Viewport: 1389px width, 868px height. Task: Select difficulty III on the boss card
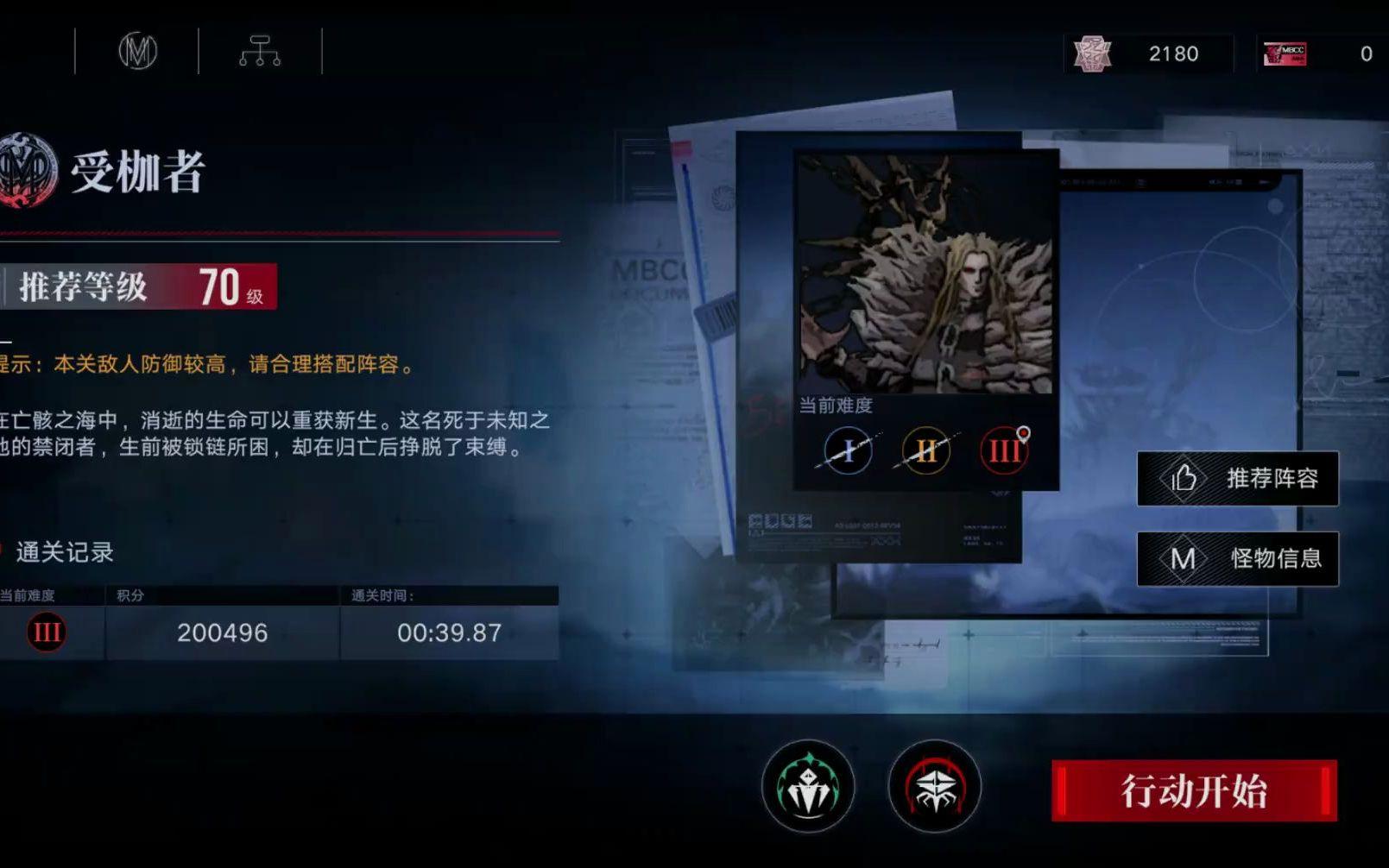tap(1001, 450)
